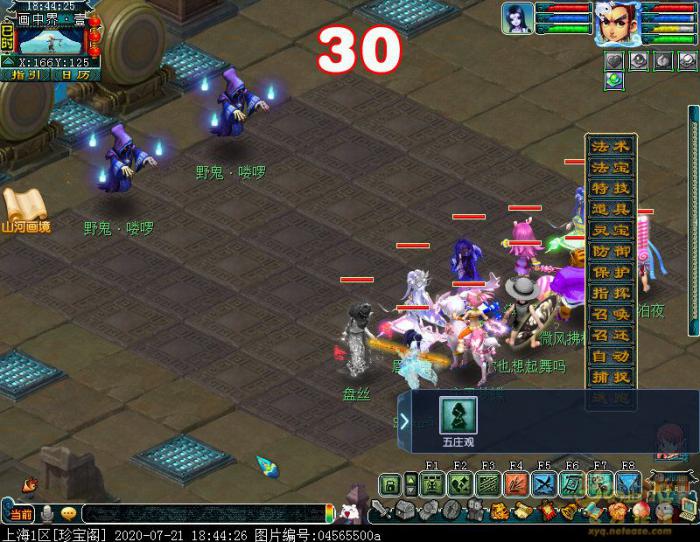Screen dimensions: 700x542
Task: Choose the 法宝 treasure command
Action: pos(611,167)
